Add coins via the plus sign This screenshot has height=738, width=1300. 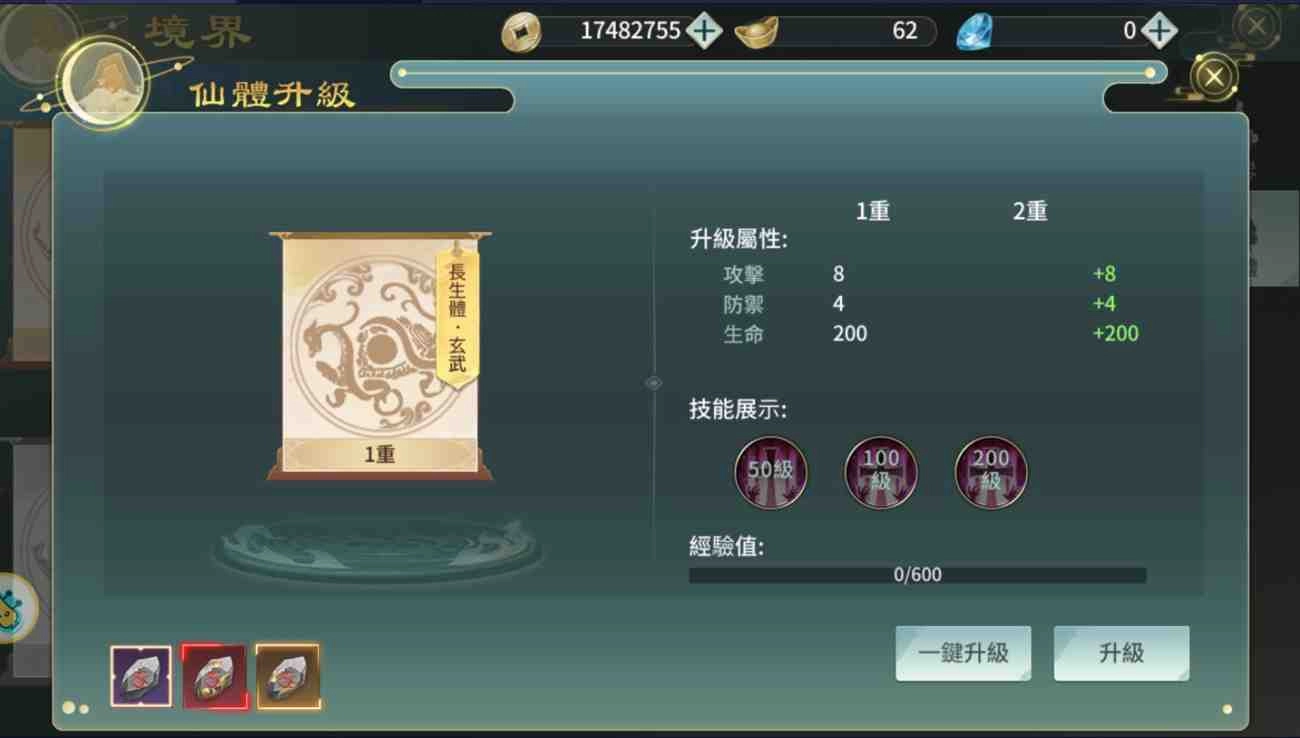click(703, 30)
